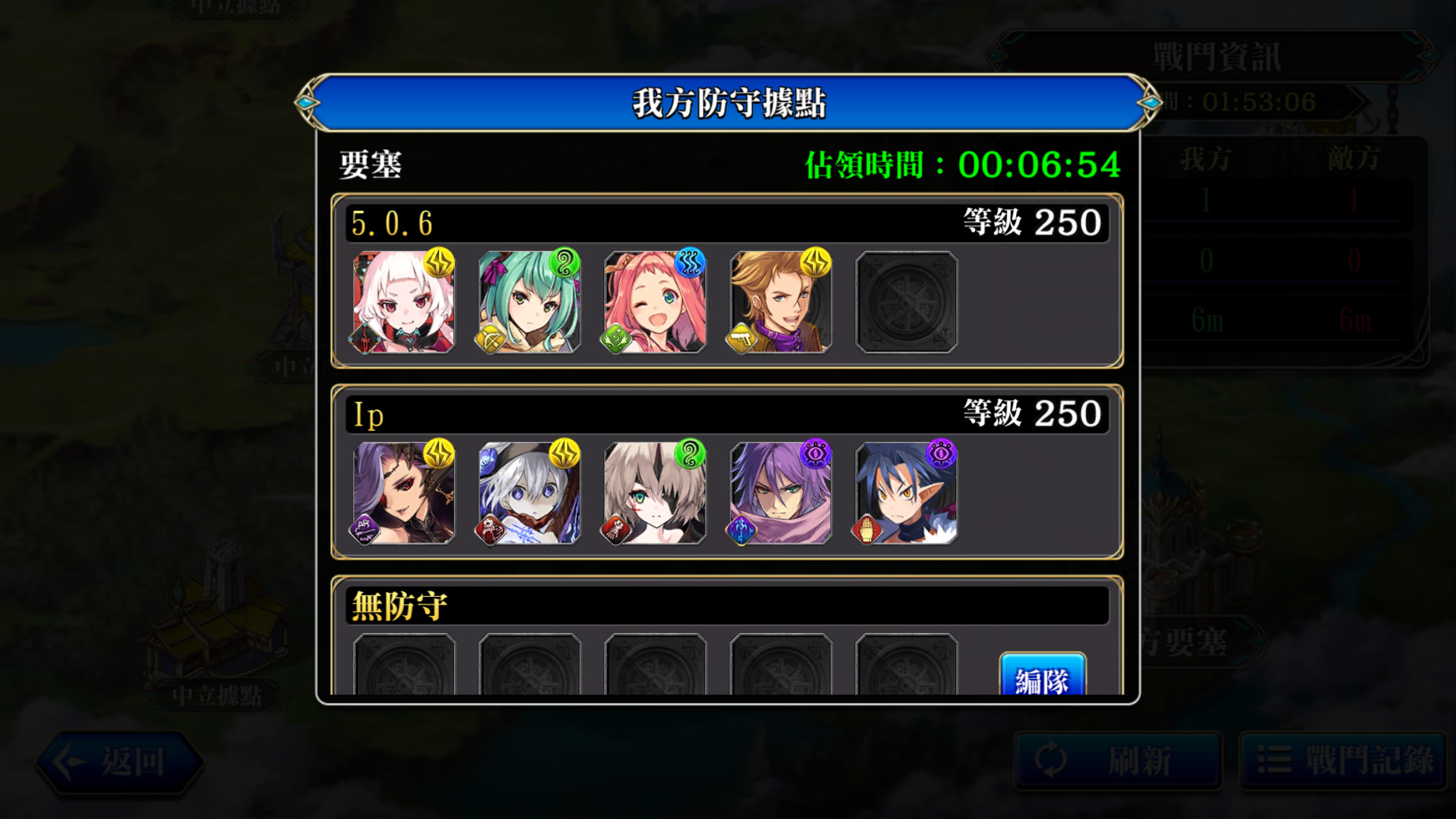The image size is (1456, 819).
Task: Tap the empty fifth slot in team 5.0.6
Action: point(906,302)
